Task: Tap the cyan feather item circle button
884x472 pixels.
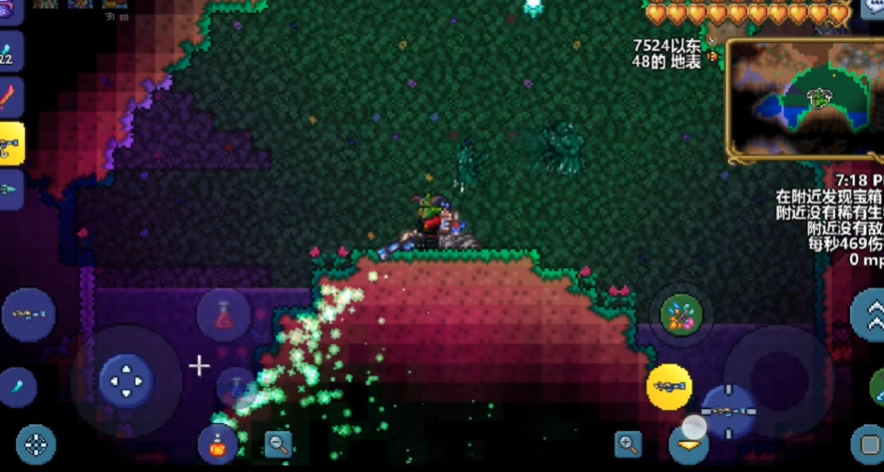Action: pos(17,386)
